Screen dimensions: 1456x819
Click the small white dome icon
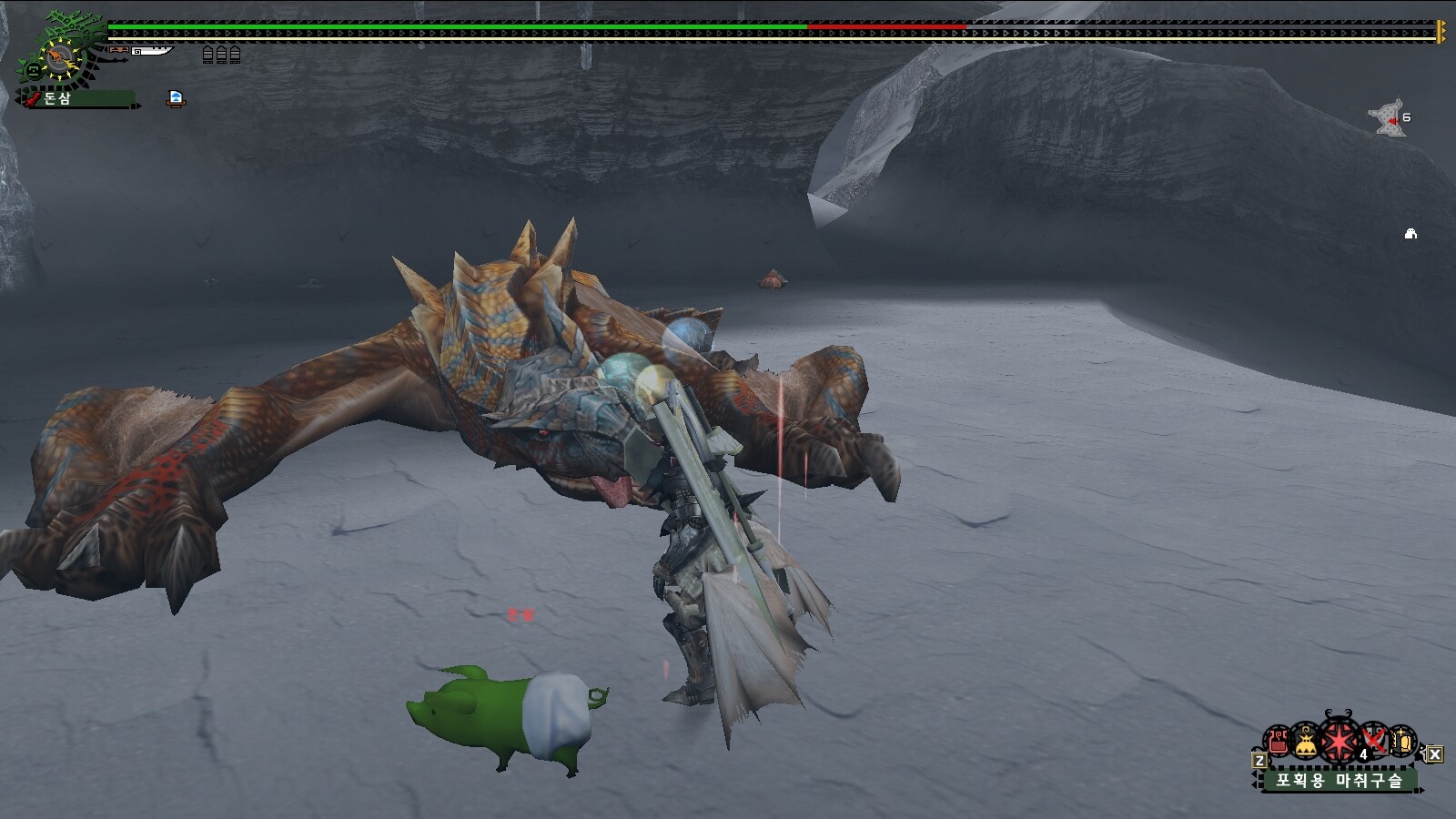1410,234
